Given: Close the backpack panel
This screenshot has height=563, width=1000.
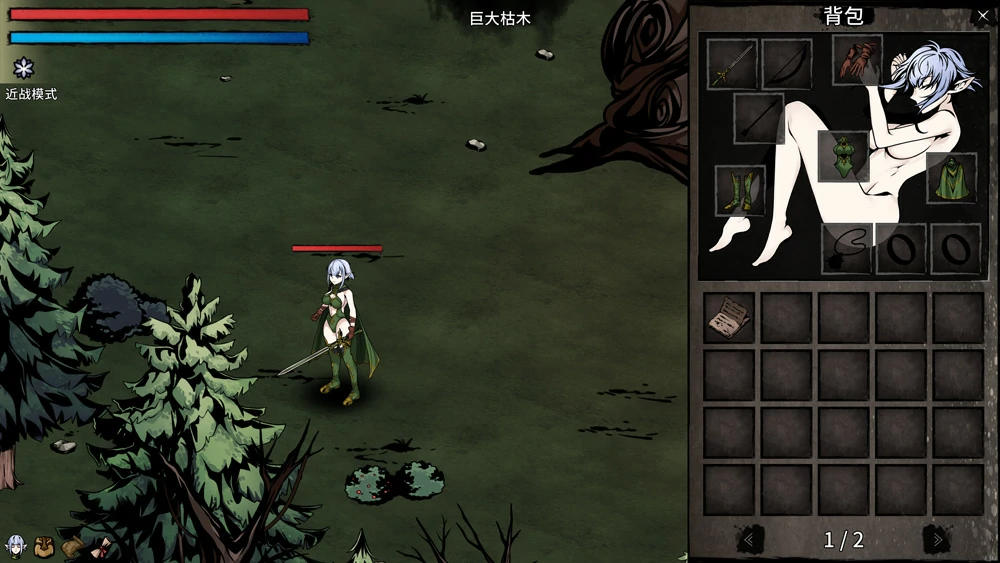Looking at the screenshot, I should 981,16.
